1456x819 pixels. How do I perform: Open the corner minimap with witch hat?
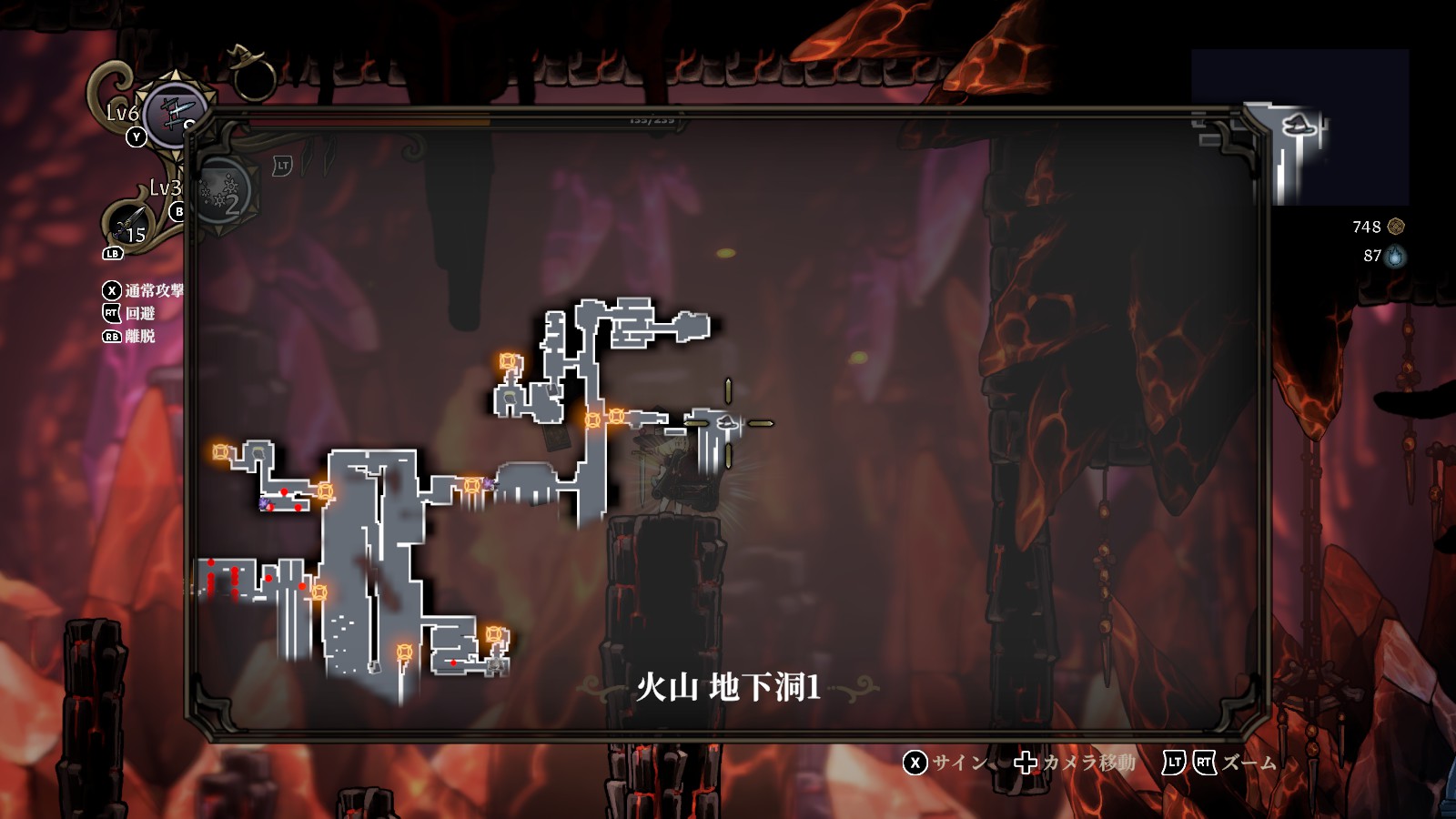click(1299, 127)
